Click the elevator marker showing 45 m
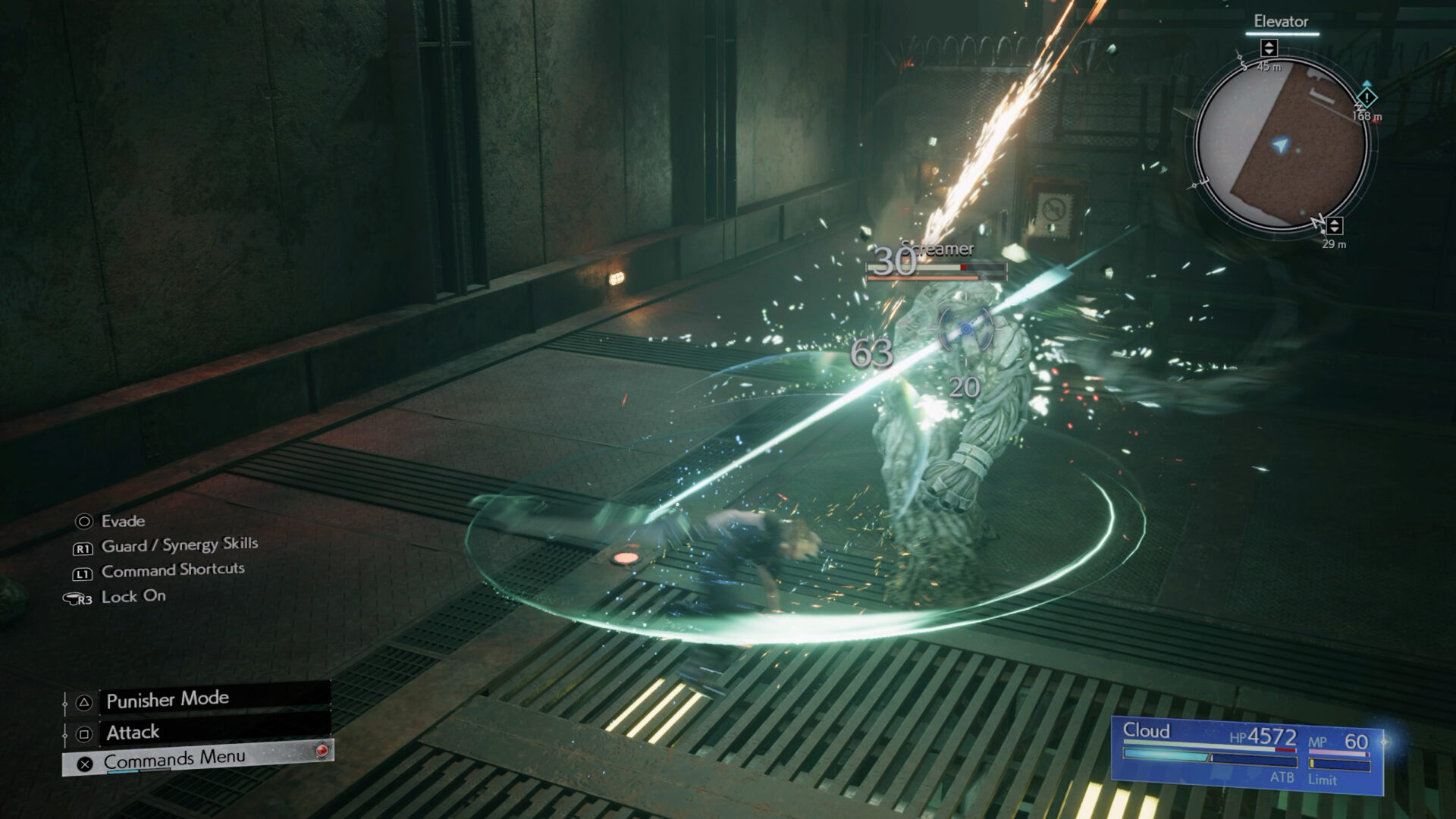Viewport: 1456px width, 819px height. click(x=1269, y=49)
